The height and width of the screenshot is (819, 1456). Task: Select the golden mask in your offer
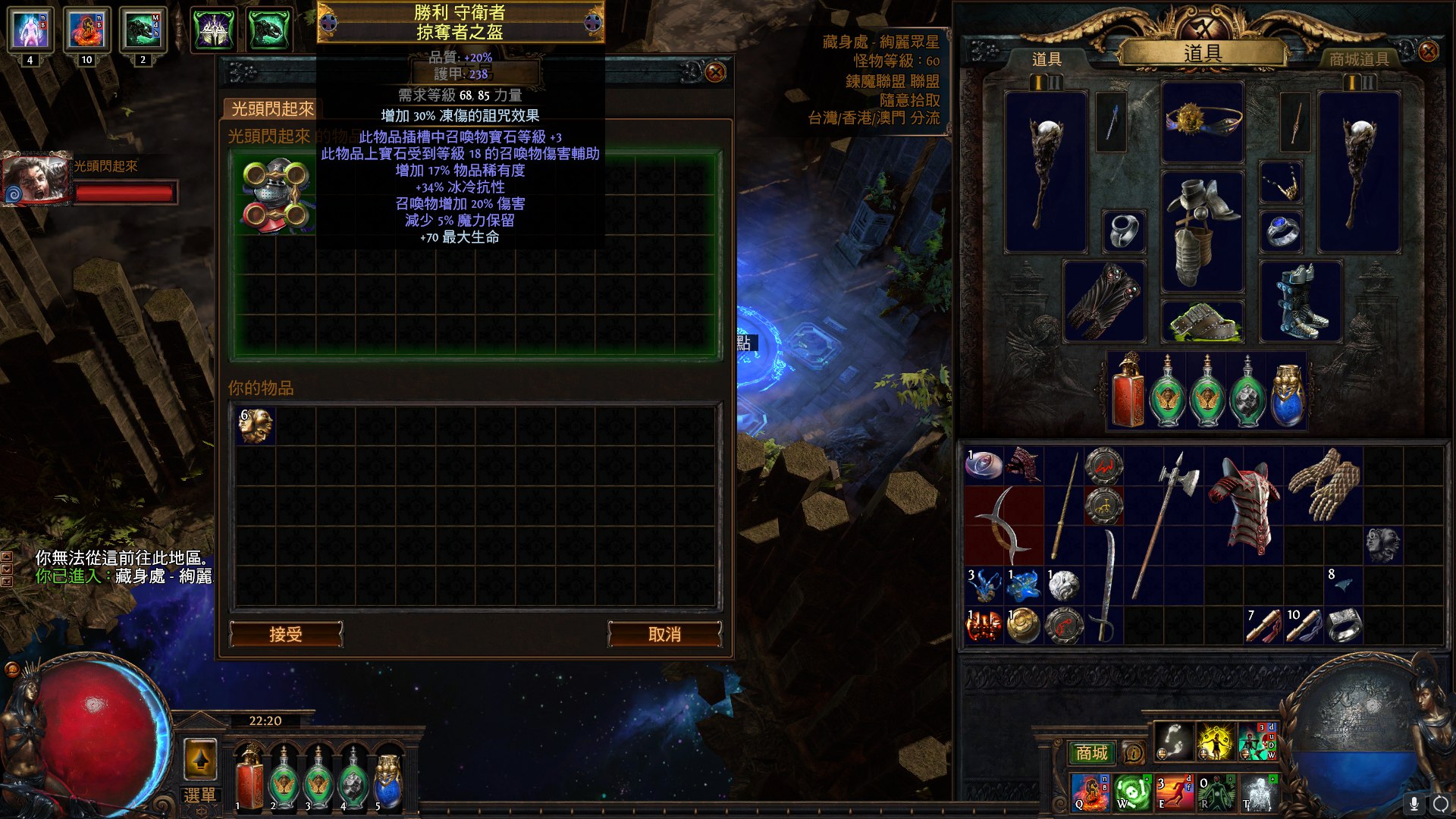click(255, 426)
